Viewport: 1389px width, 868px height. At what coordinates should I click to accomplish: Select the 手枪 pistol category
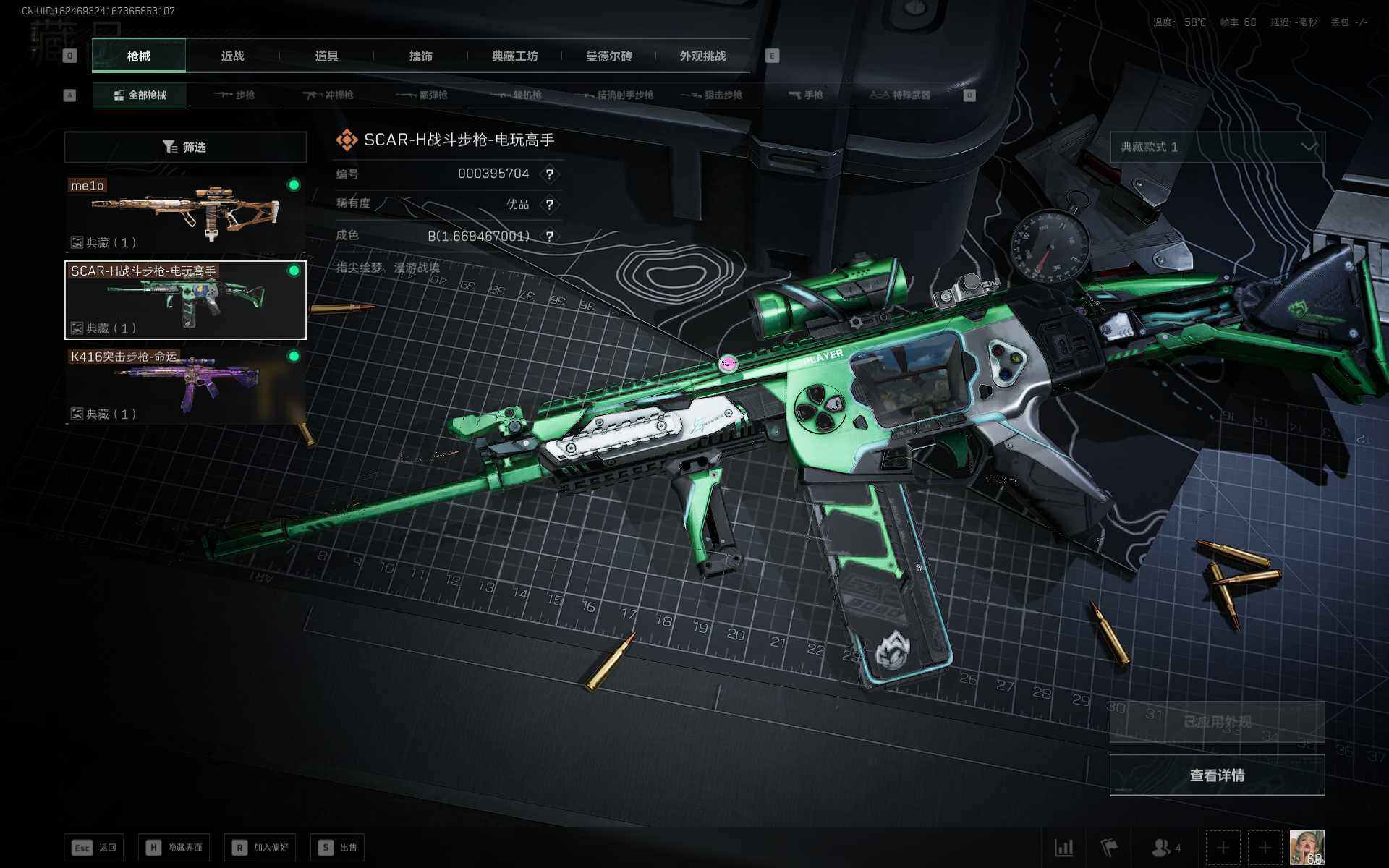pyautogui.click(x=806, y=95)
